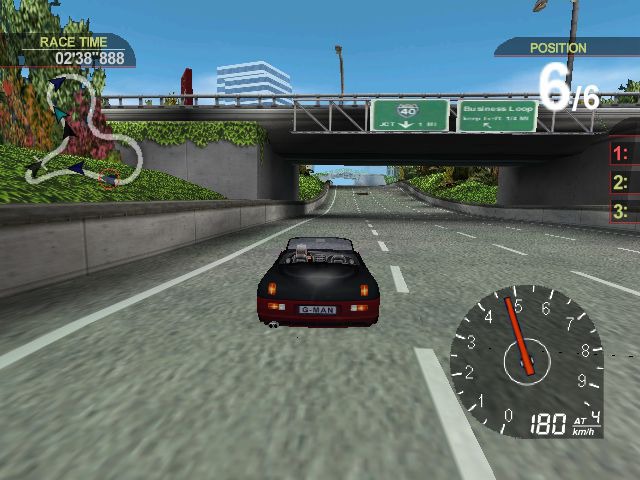Select the first place standings row
Viewport: 640px width, 480px height.
[x=624, y=153]
